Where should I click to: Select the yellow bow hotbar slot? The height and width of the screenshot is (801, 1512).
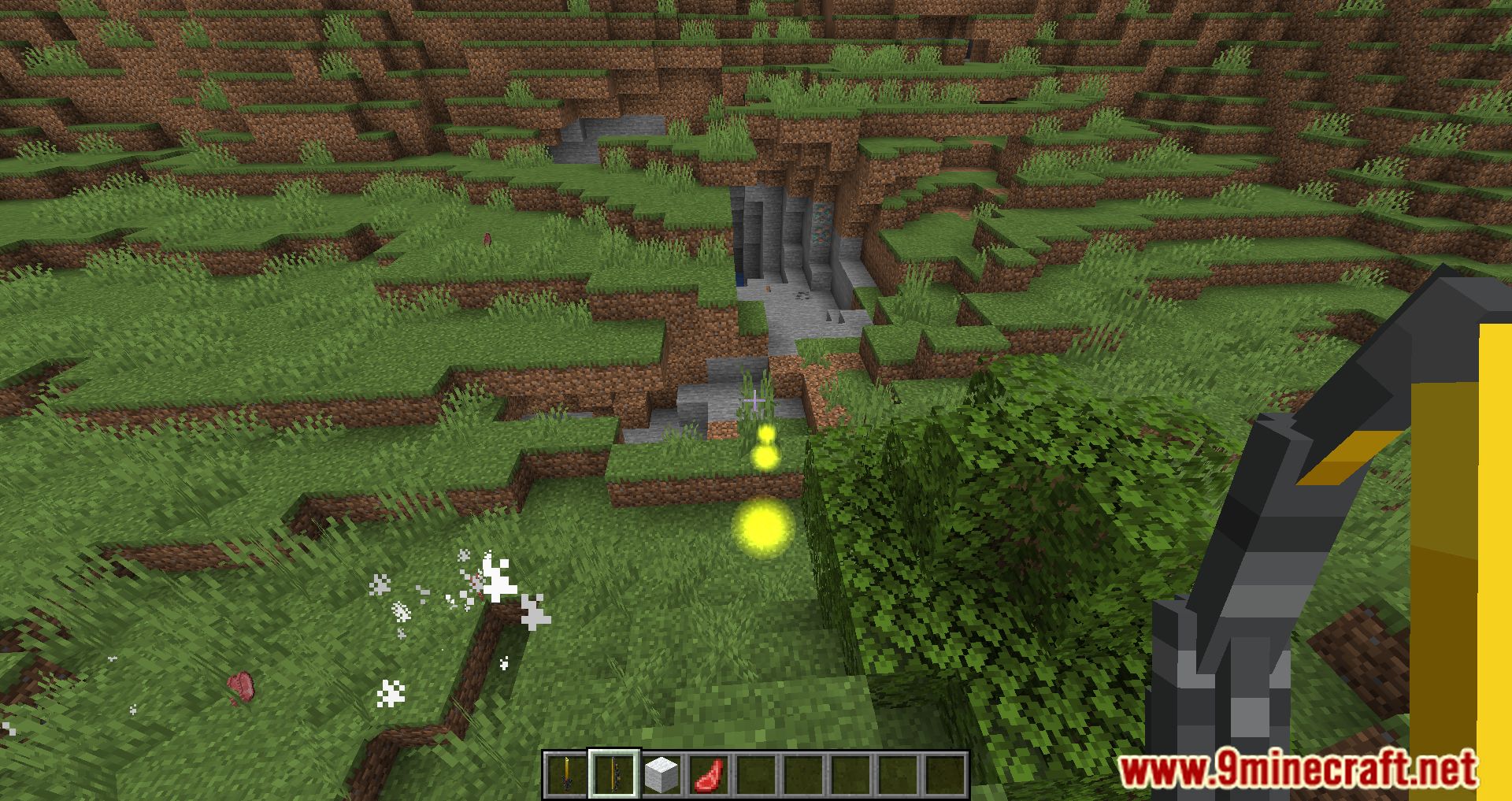pyautogui.click(x=613, y=774)
